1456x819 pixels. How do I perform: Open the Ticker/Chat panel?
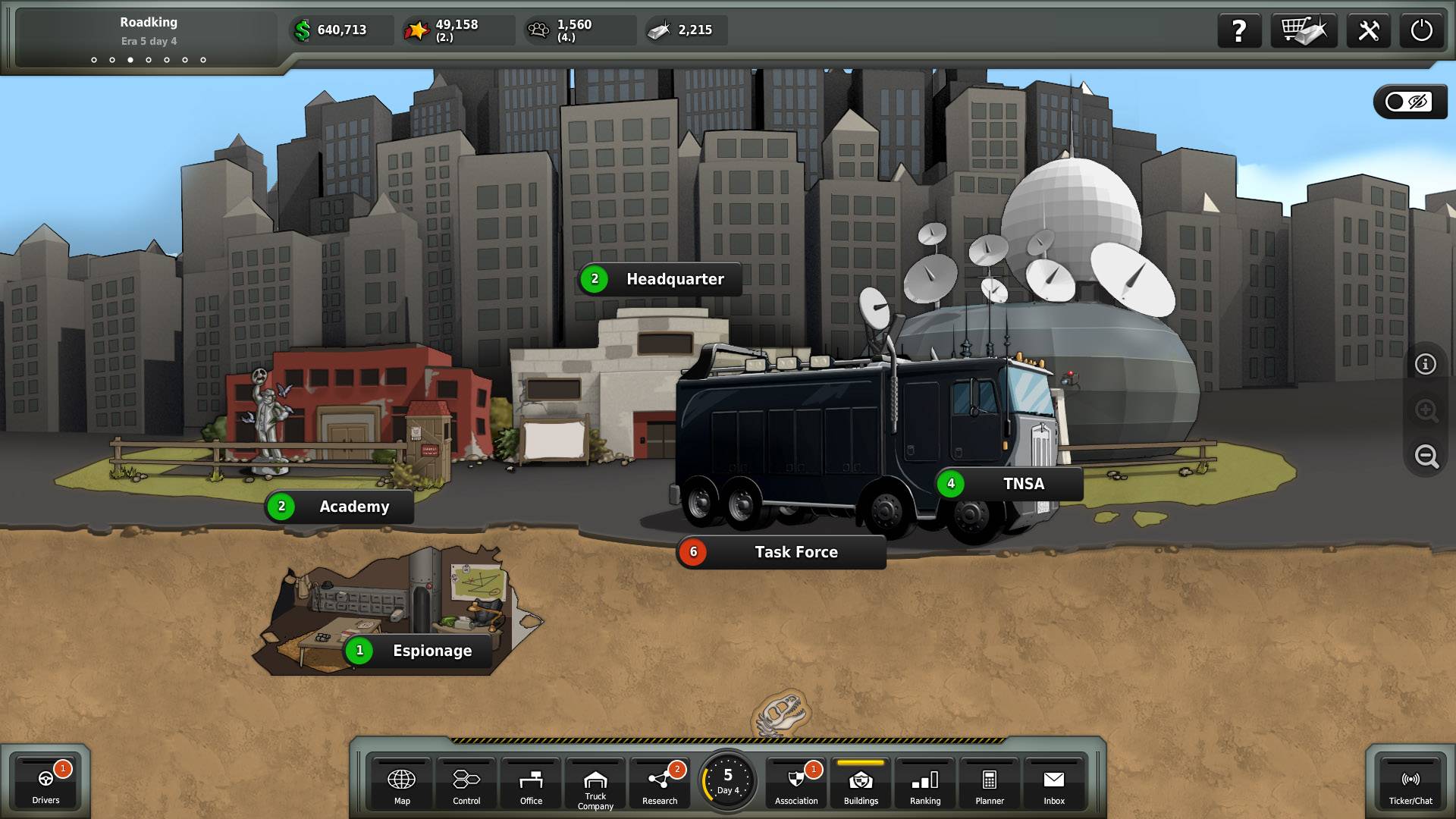1410,784
